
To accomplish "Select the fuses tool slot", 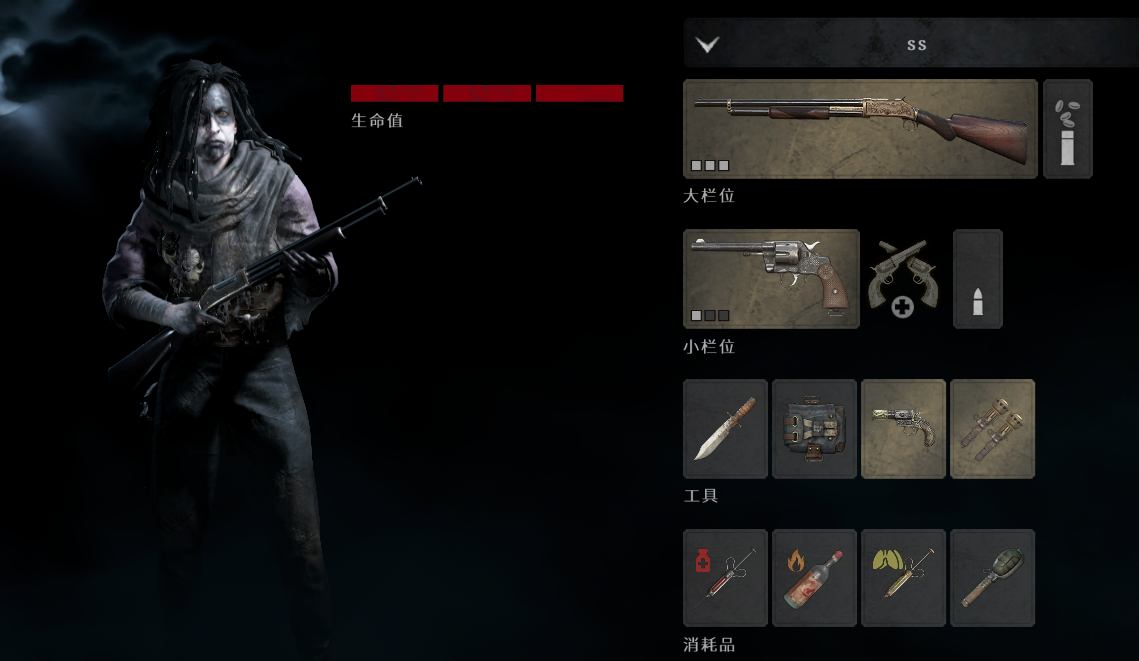I will [x=992, y=429].
